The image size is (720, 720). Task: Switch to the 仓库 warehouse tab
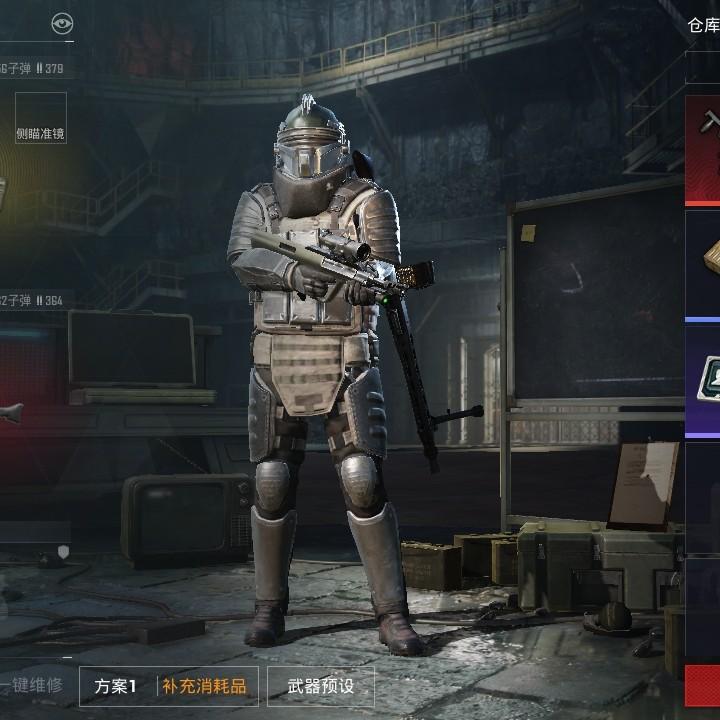point(702,25)
